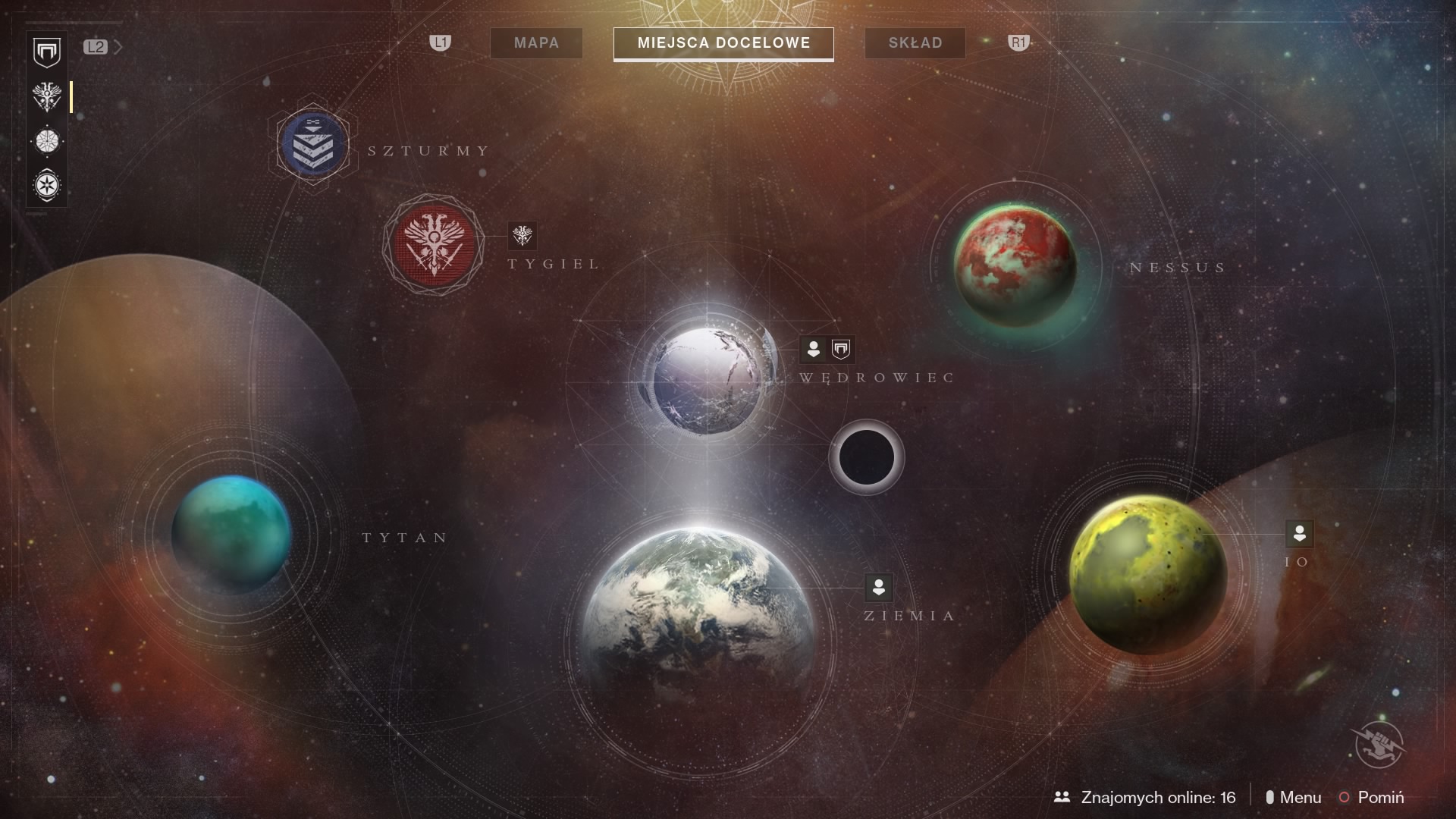
Task: Open the SKŁAD tab
Action: [x=915, y=43]
